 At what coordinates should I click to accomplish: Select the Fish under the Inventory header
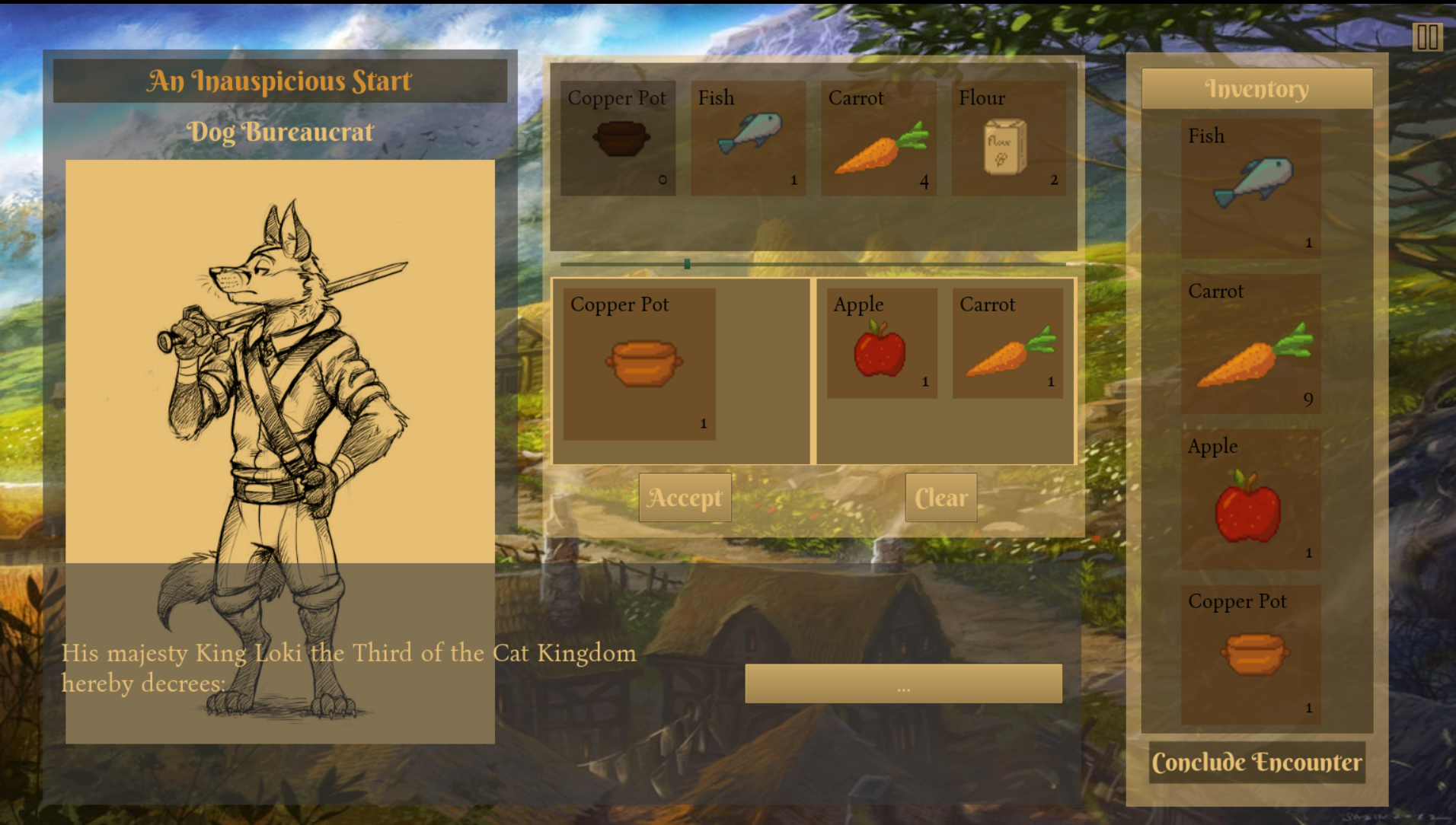[x=1251, y=188]
